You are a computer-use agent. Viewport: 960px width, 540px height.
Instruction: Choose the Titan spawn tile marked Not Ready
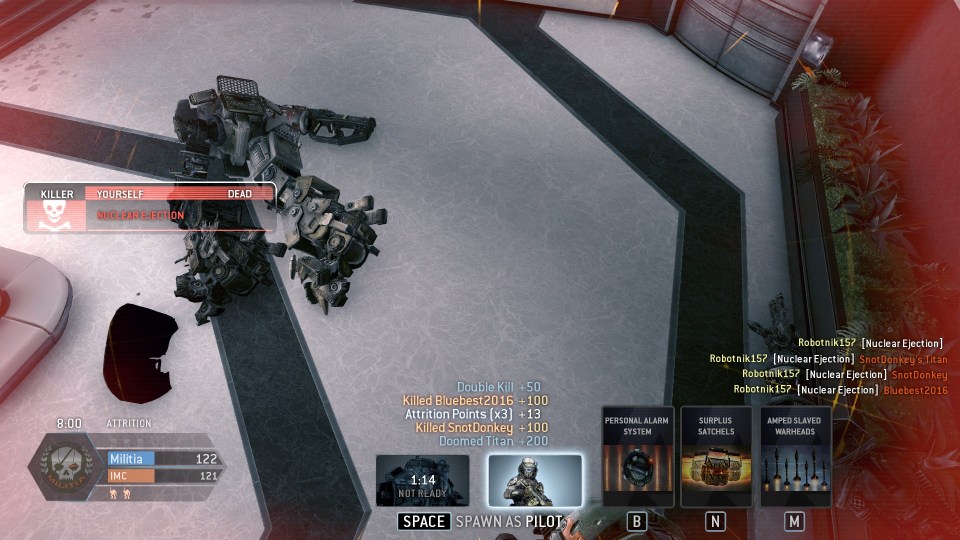423,480
